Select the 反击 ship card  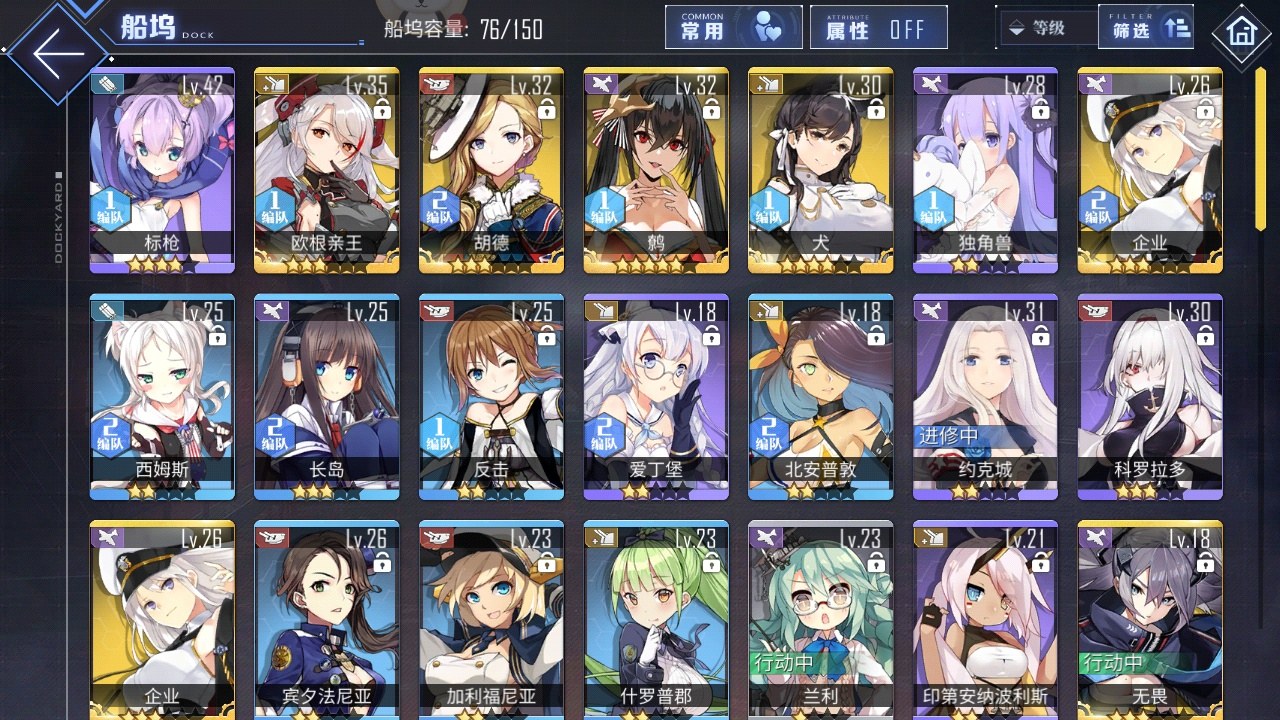(x=491, y=397)
